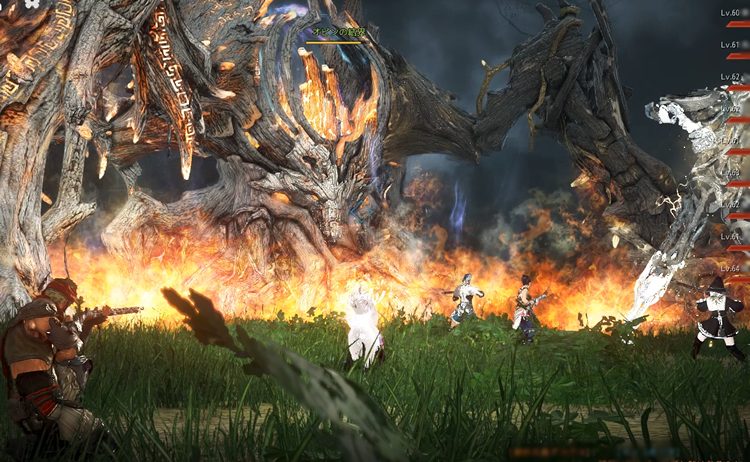Select the Lv.60 party member entry
Viewport: 750px width, 462px height.
pyautogui.click(x=733, y=16)
